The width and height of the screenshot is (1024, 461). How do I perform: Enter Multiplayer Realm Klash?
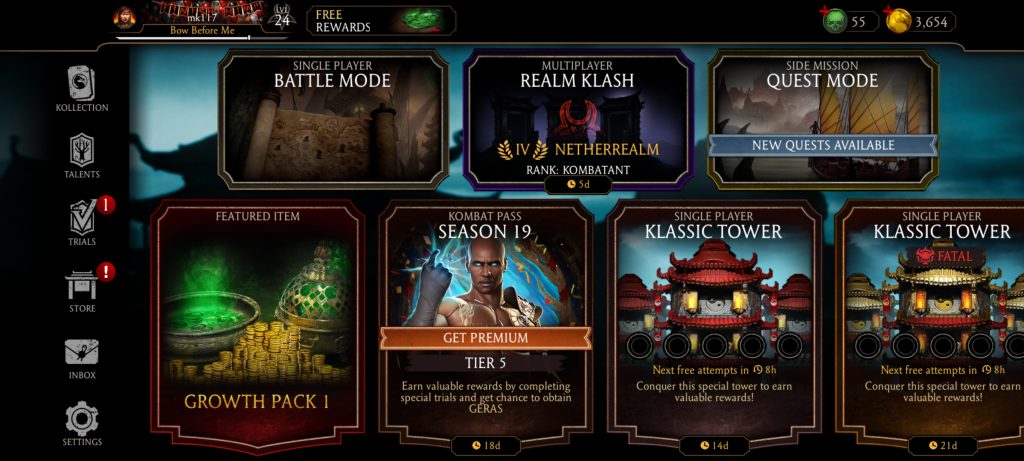click(578, 118)
